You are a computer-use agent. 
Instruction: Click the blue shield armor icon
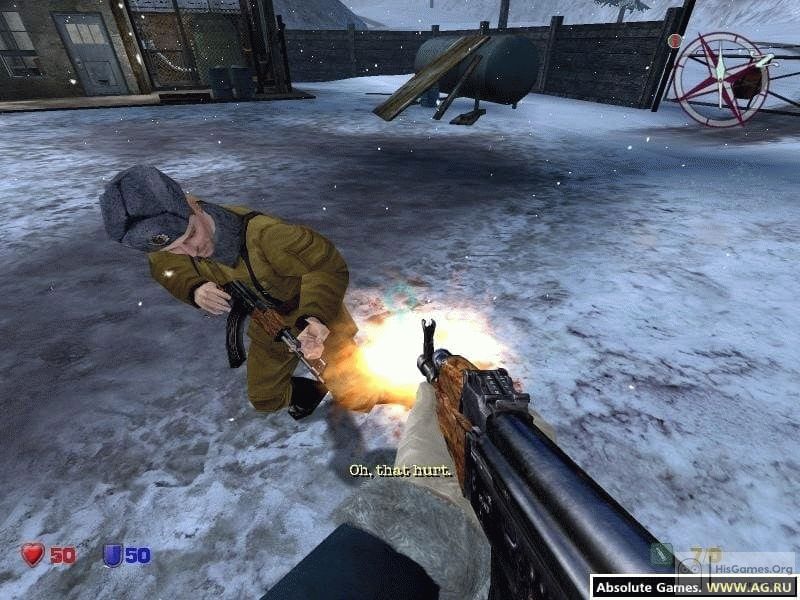(112, 554)
